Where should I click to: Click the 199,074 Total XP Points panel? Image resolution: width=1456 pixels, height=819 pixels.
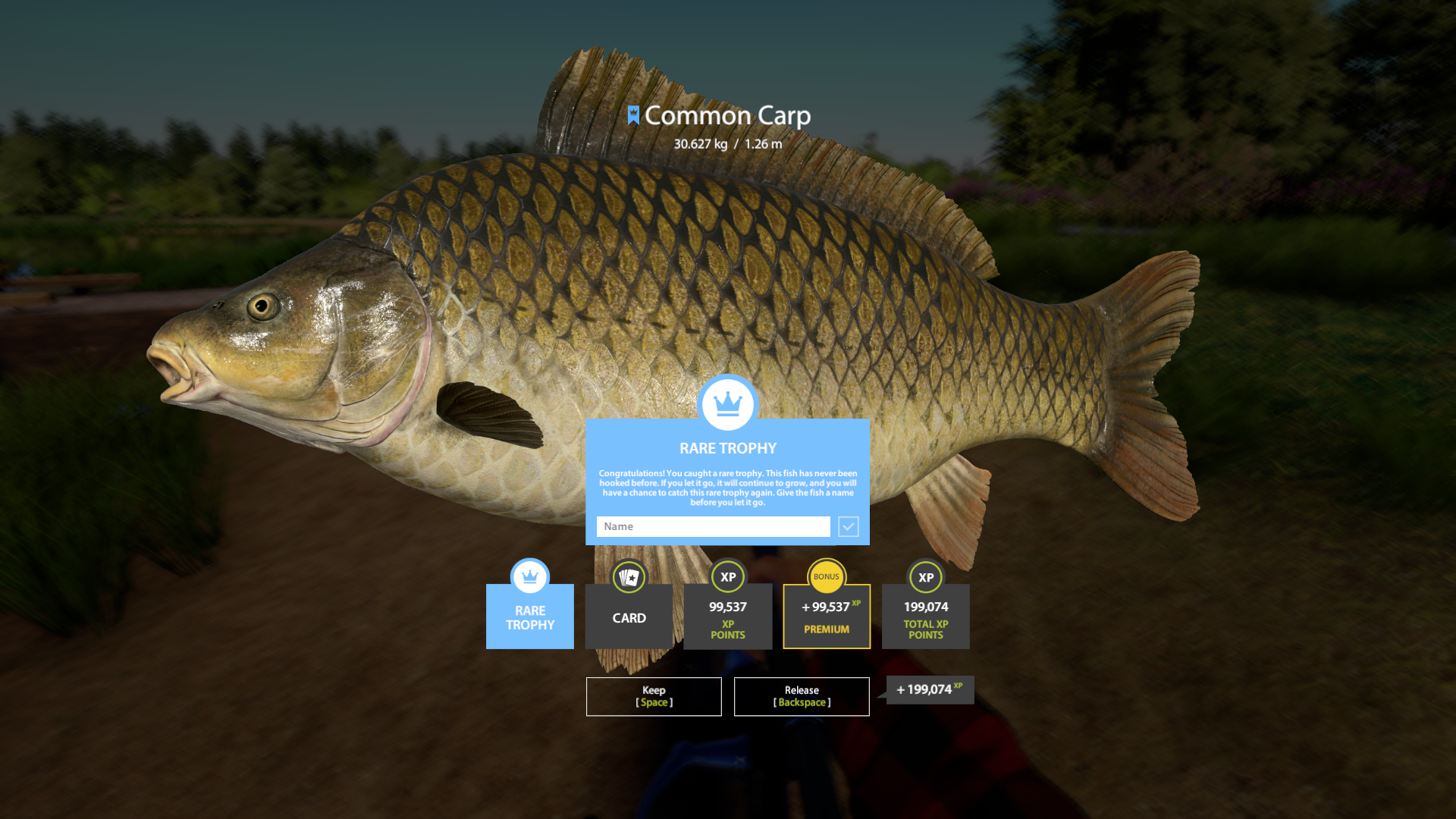pyautogui.click(x=925, y=617)
